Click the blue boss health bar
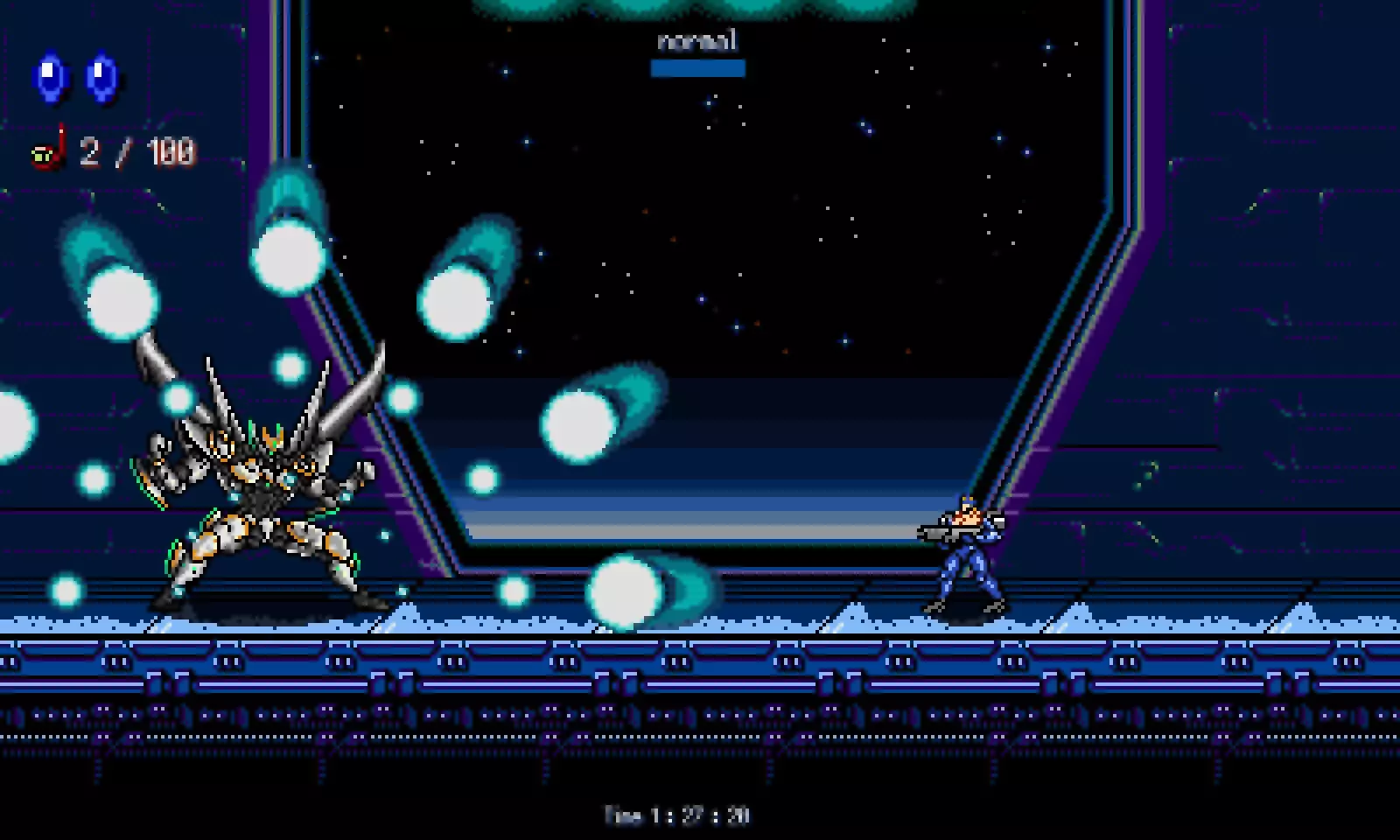The height and width of the screenshot is (840, 1400). 697,66
